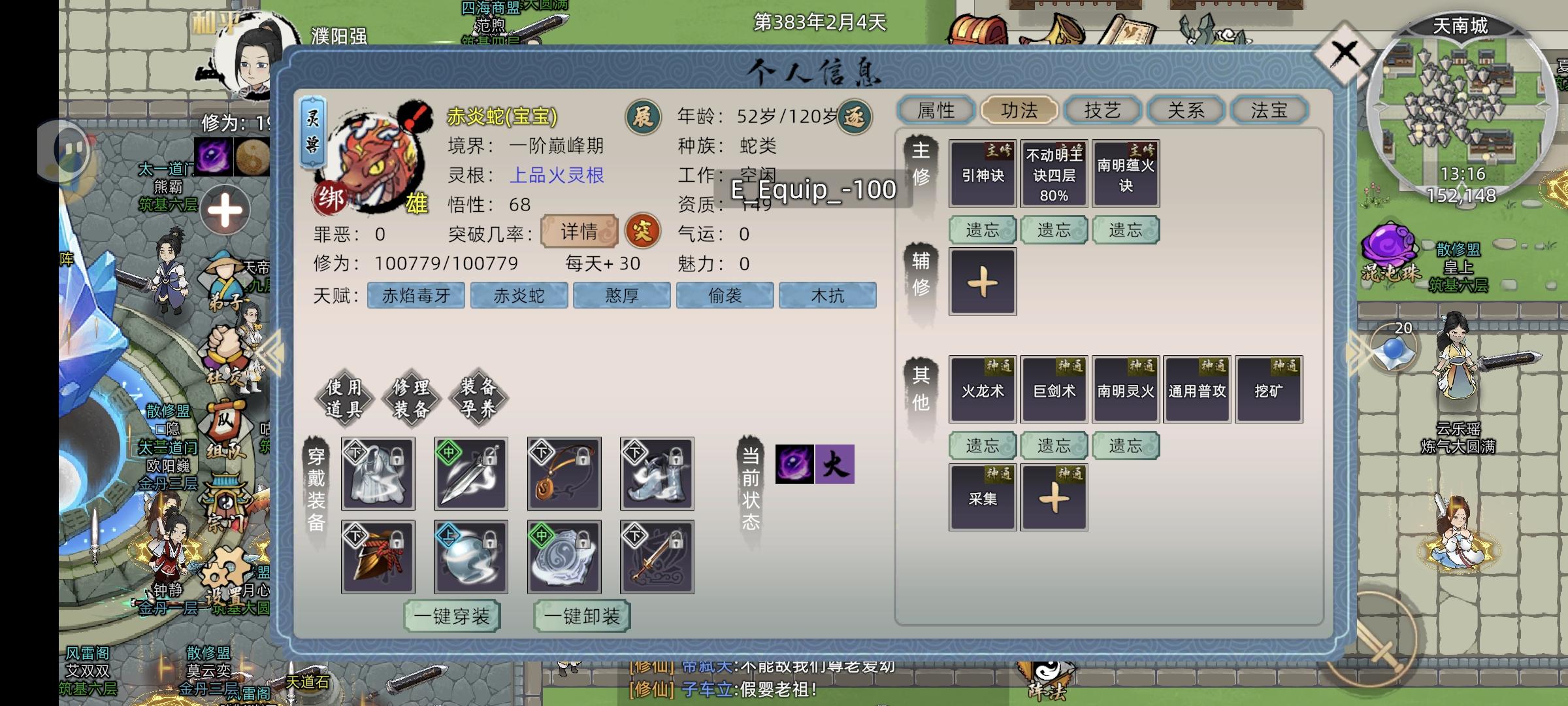The width and height of the screenshot is (1568, 706).
Task: Activate the 挖矿 mining supernatural skill icon
Action: click(1268, 389)
